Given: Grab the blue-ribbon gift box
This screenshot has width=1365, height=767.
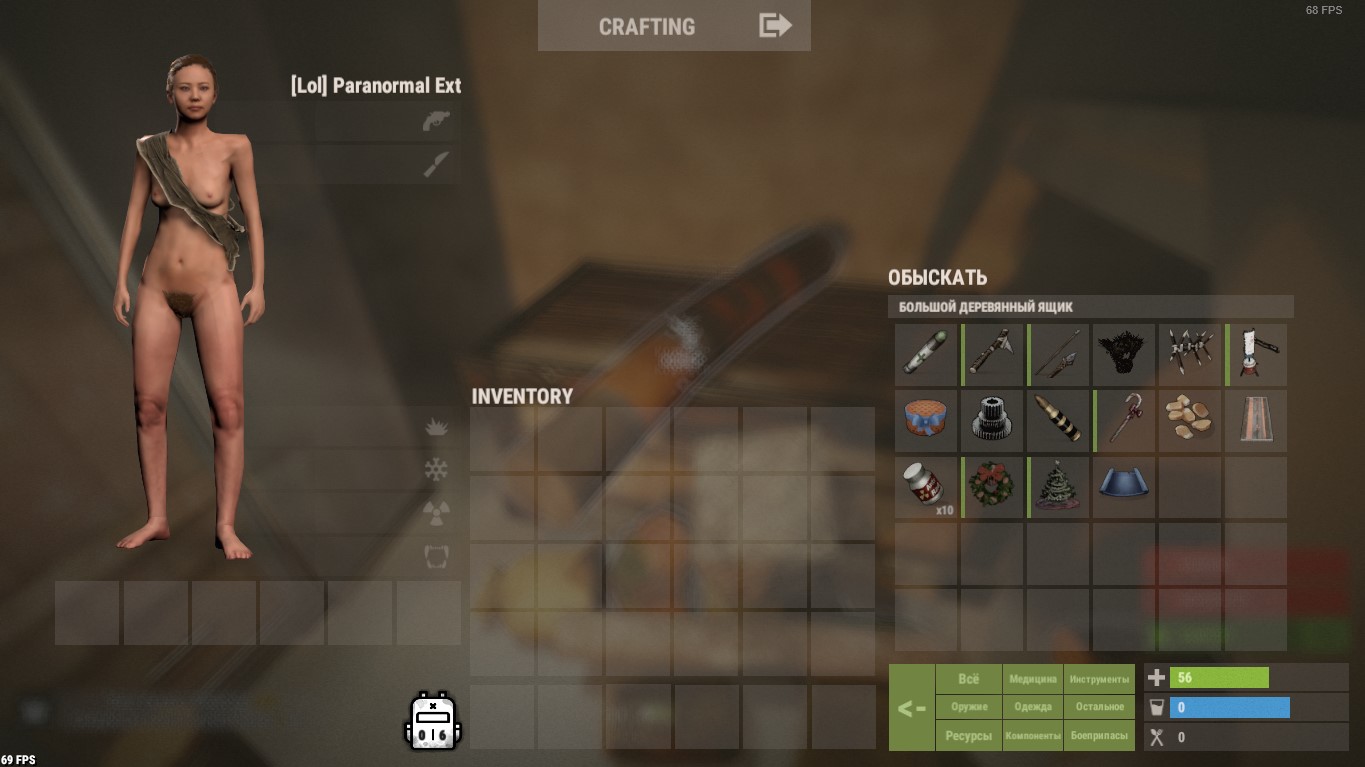Looking at the screenshot, I should (925, 421).
